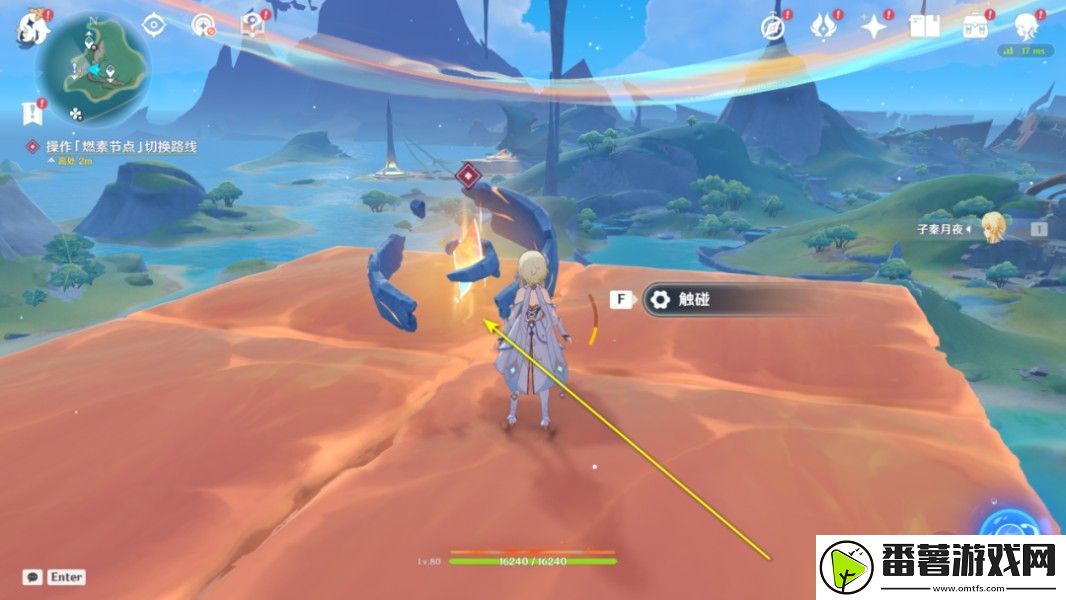Screen dimensions: 1066x600
Task: Open the winged battle pass icon
Action: click(x=823, y=27)
